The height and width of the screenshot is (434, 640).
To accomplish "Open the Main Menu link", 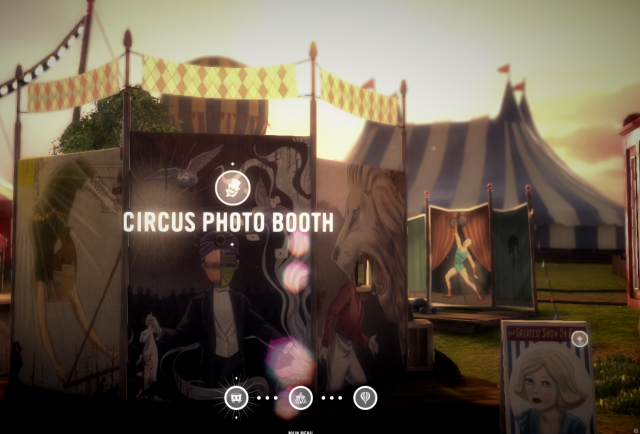I will pos(300,431).
